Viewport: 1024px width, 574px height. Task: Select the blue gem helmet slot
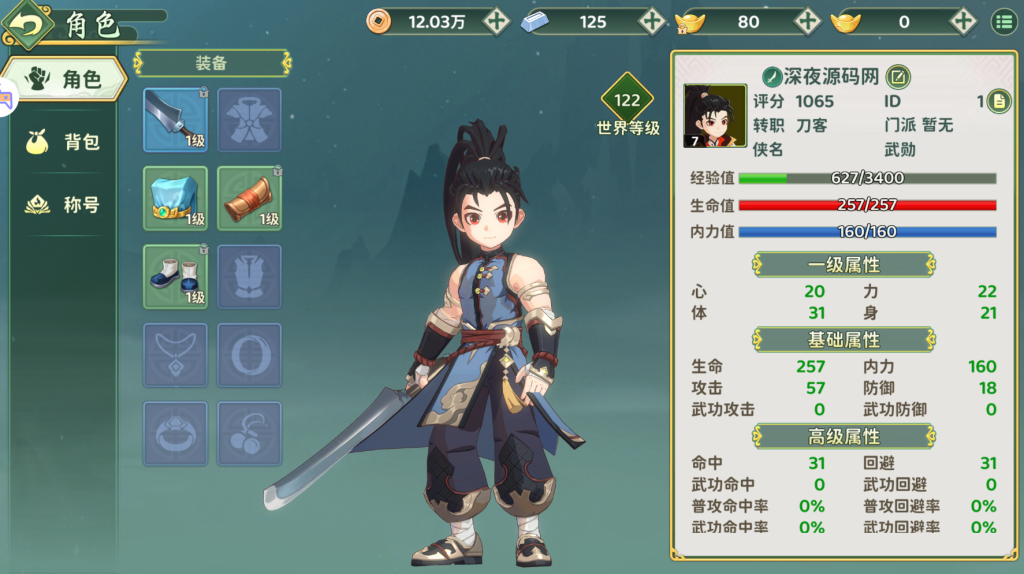click(175, 198)
